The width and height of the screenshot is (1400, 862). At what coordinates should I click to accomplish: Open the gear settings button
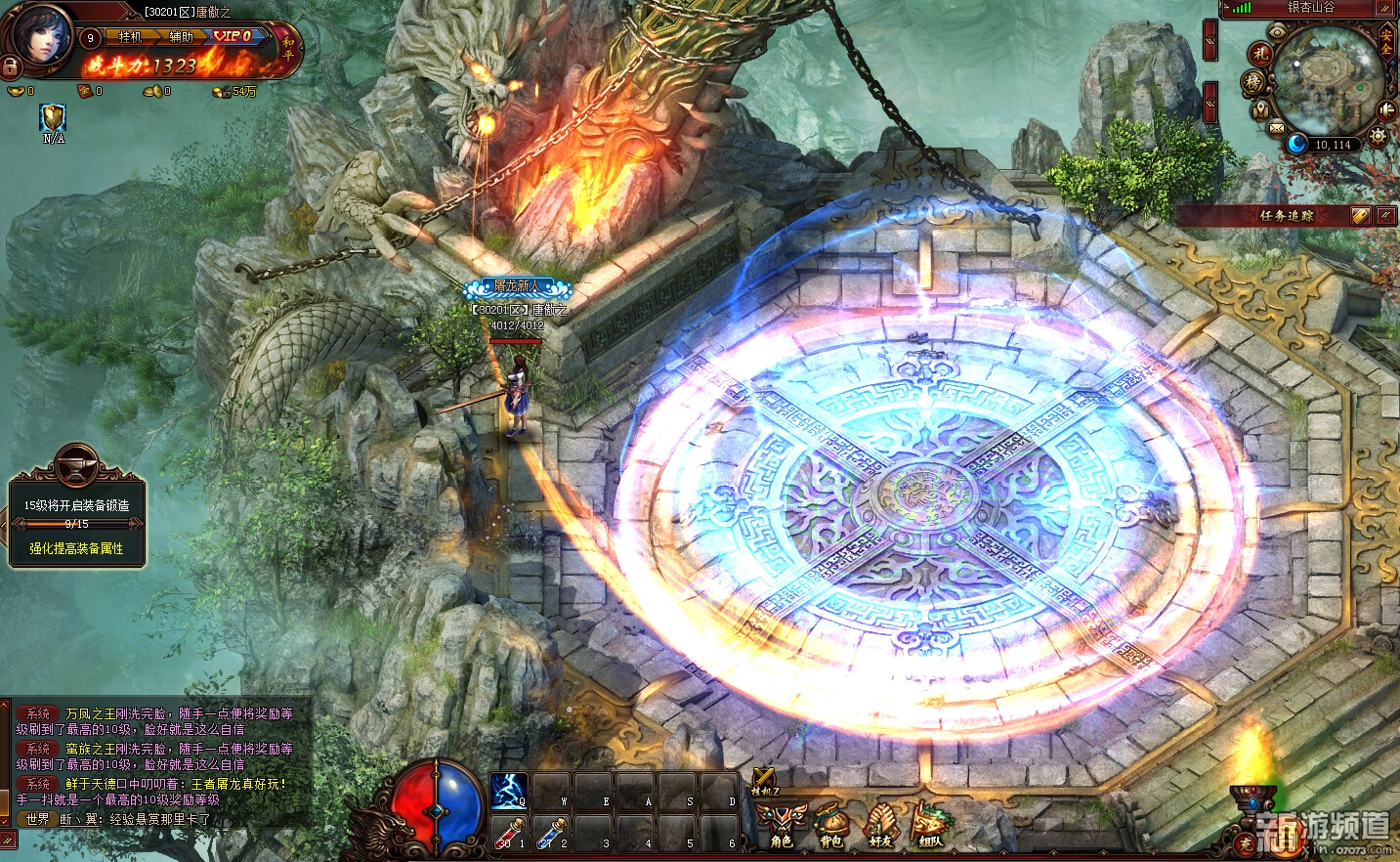[1378, 136]
